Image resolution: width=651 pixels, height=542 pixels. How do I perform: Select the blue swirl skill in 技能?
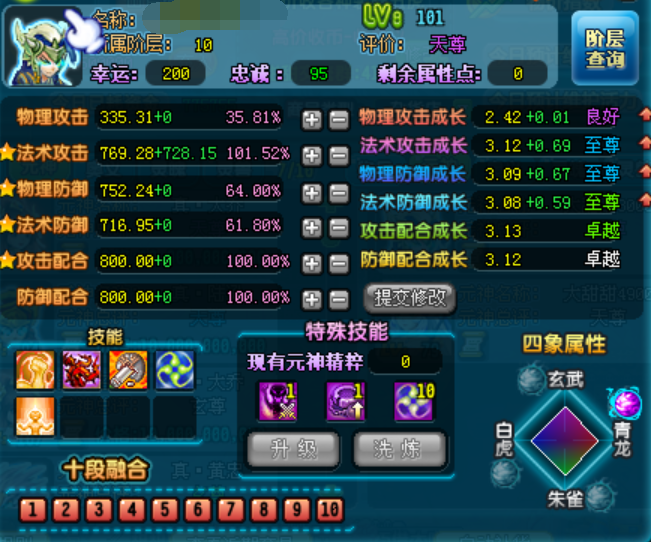click(x=175, y=370)
